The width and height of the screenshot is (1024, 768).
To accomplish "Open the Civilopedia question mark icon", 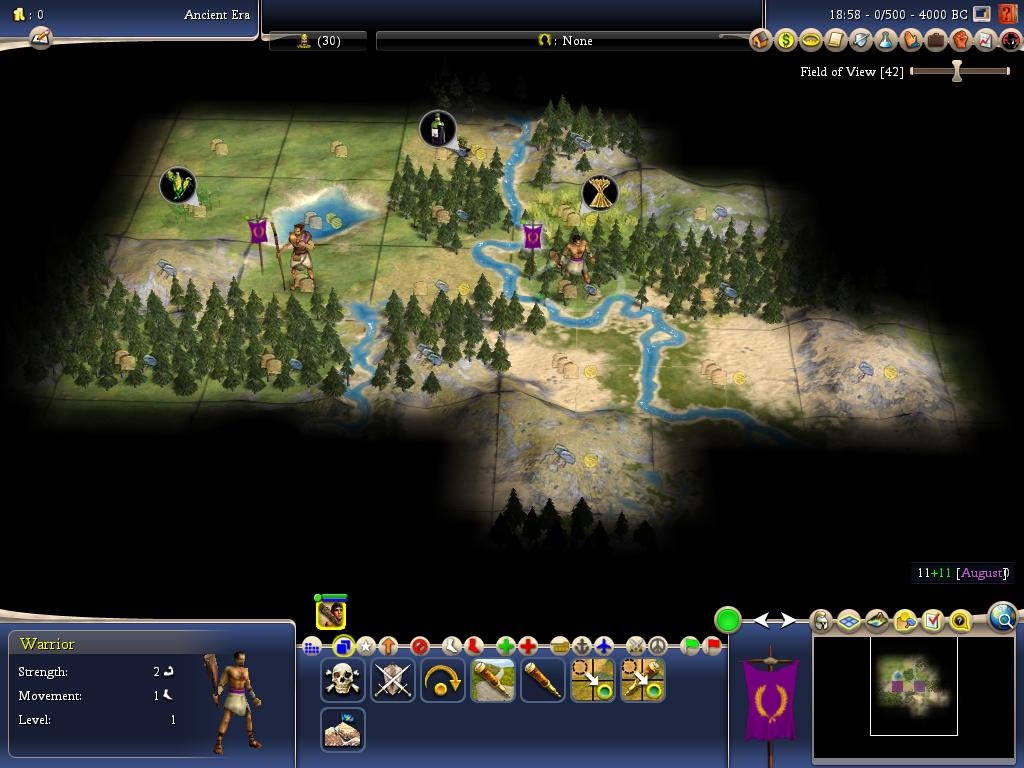I will (x=960, y=621).
